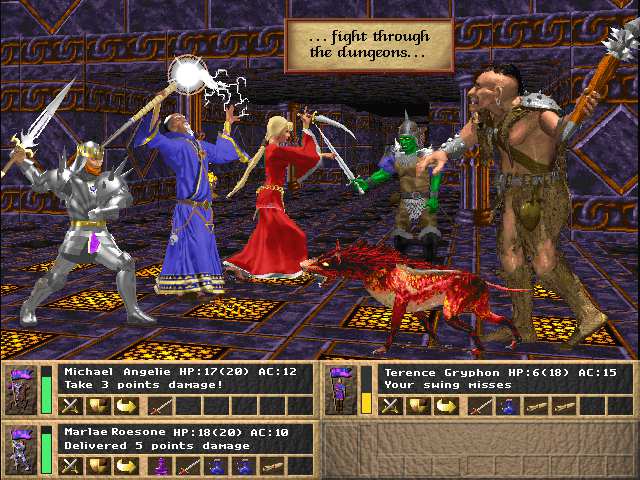Select Marlae Roesone's character portrait
640x480 pixels.
click(19, 448)
